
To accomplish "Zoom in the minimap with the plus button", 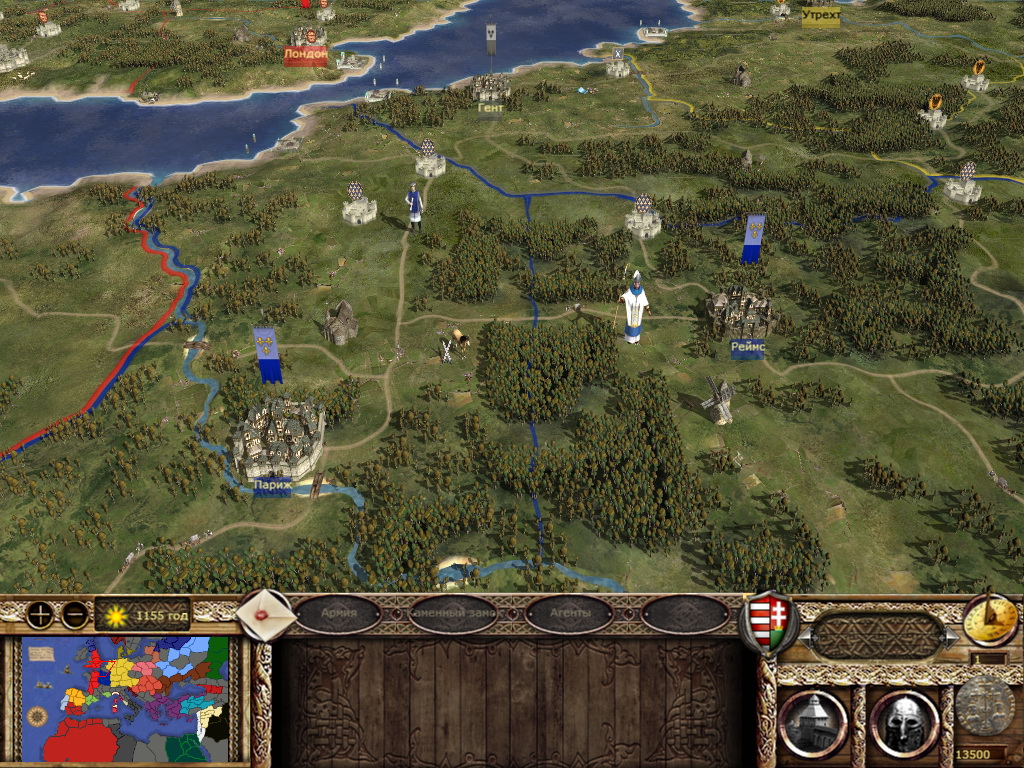I will point(40,614).
